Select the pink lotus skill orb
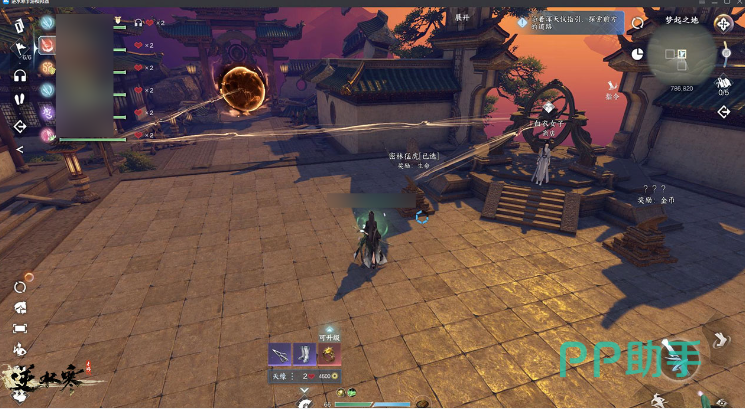 46,133
